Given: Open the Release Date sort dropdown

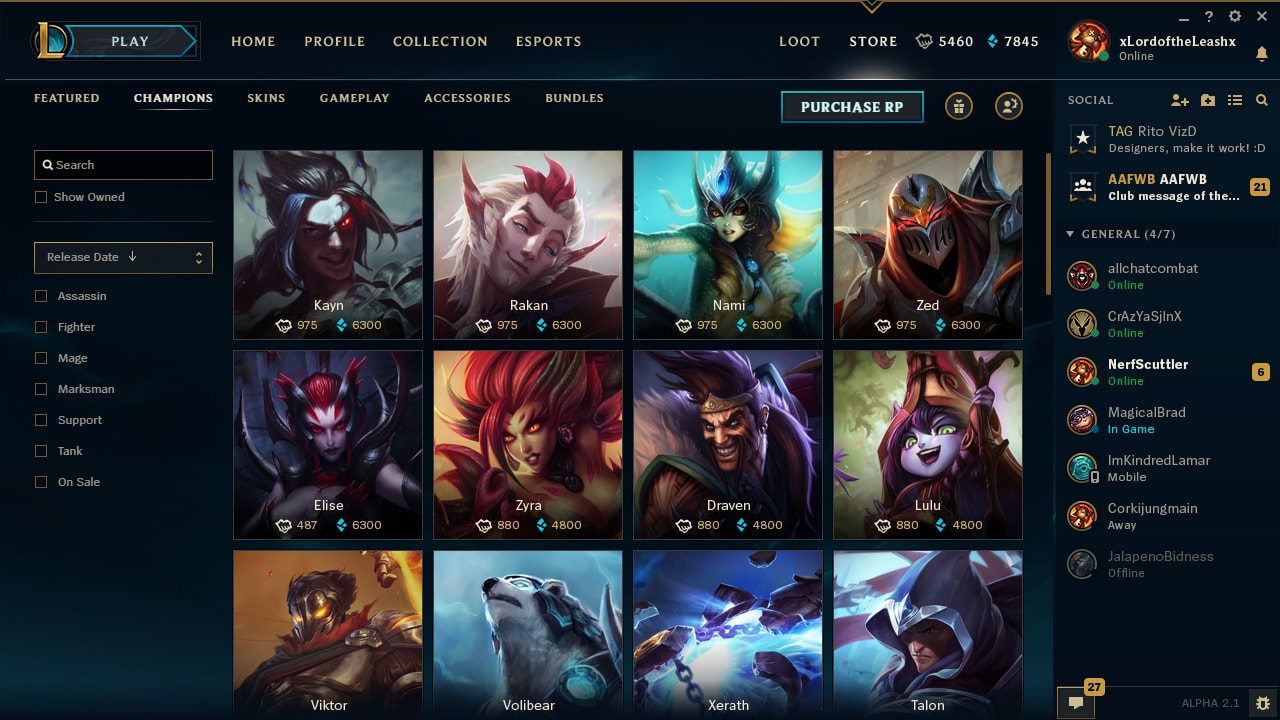Looking at the screenshot, I should pos(123,257).
